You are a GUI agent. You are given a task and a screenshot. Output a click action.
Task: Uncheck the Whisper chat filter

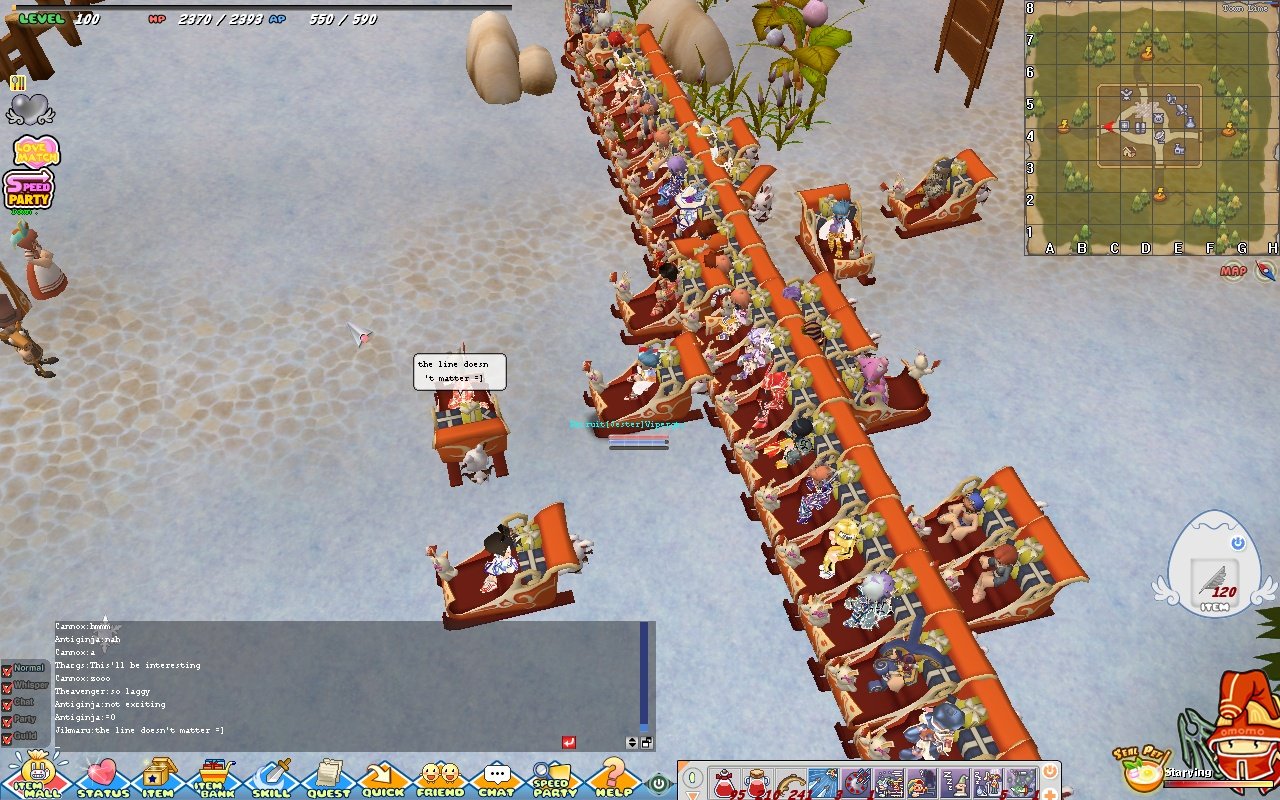[7, 689]
